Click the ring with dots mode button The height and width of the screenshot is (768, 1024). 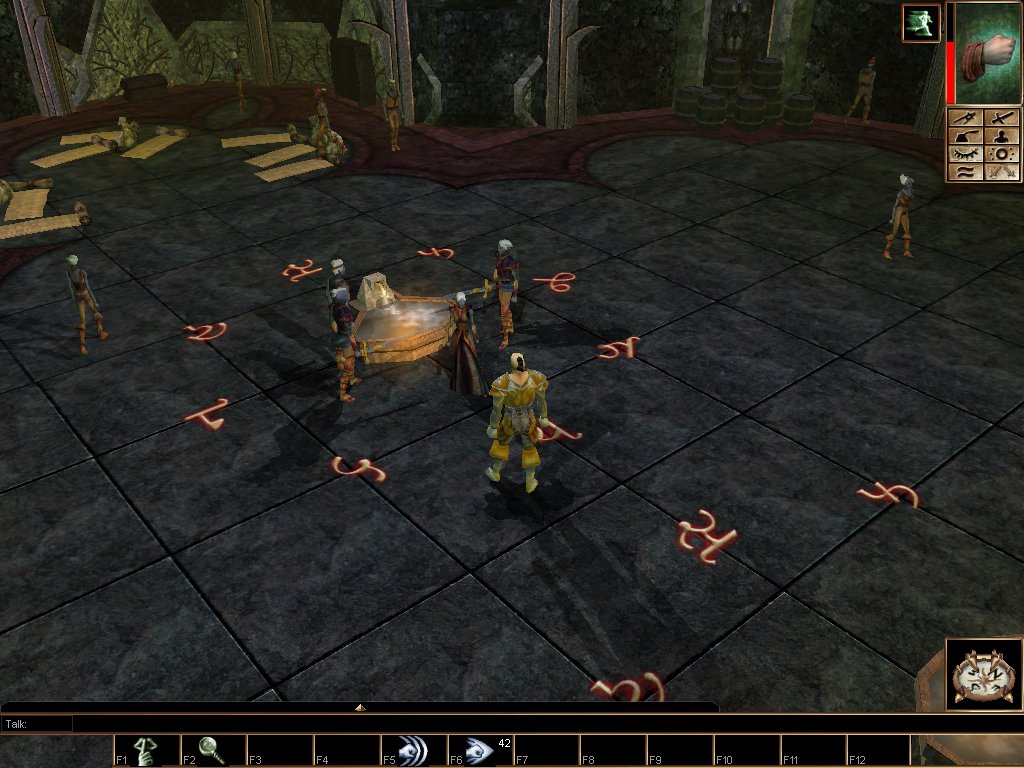pos(1001,154)
